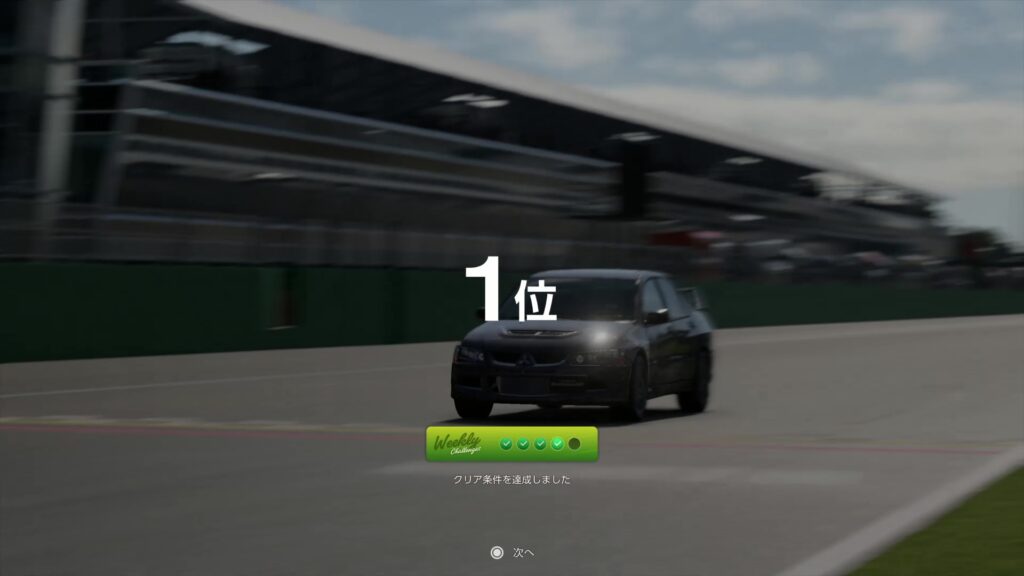This screenshot has height=576, width=1024.
Task: Select the green Weekly Challenges progress banner
Action: coord(511,444)
